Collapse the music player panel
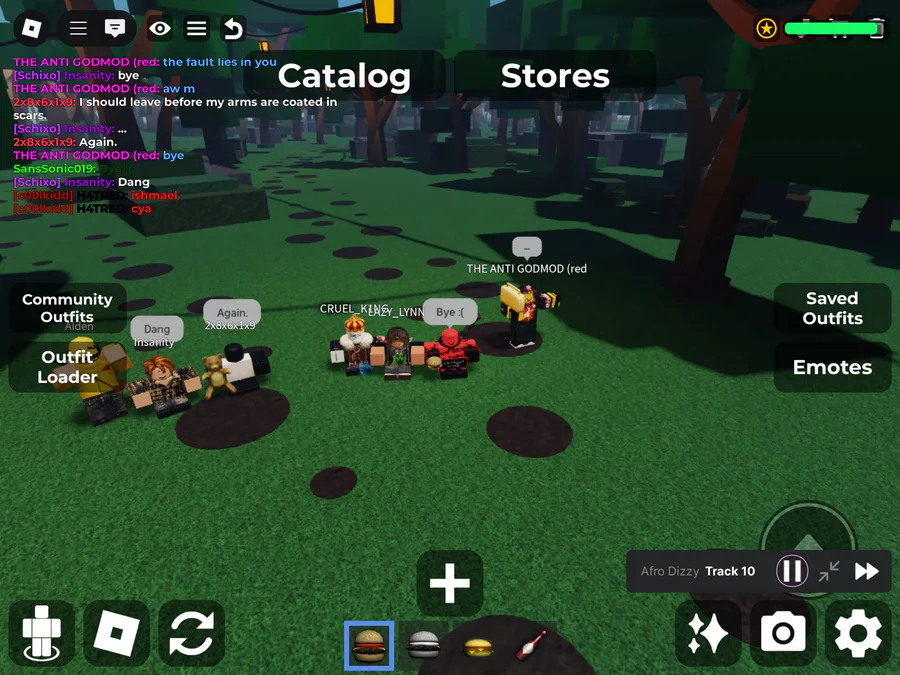This screenshot has width=900, height=675. 829,571
